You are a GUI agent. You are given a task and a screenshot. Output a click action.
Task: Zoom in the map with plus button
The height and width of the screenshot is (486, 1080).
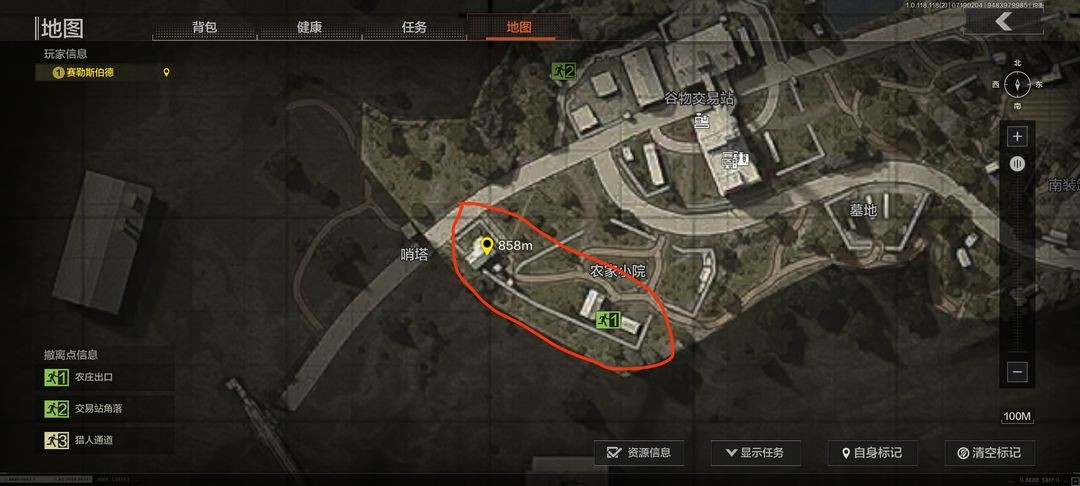pos(1017,136)
